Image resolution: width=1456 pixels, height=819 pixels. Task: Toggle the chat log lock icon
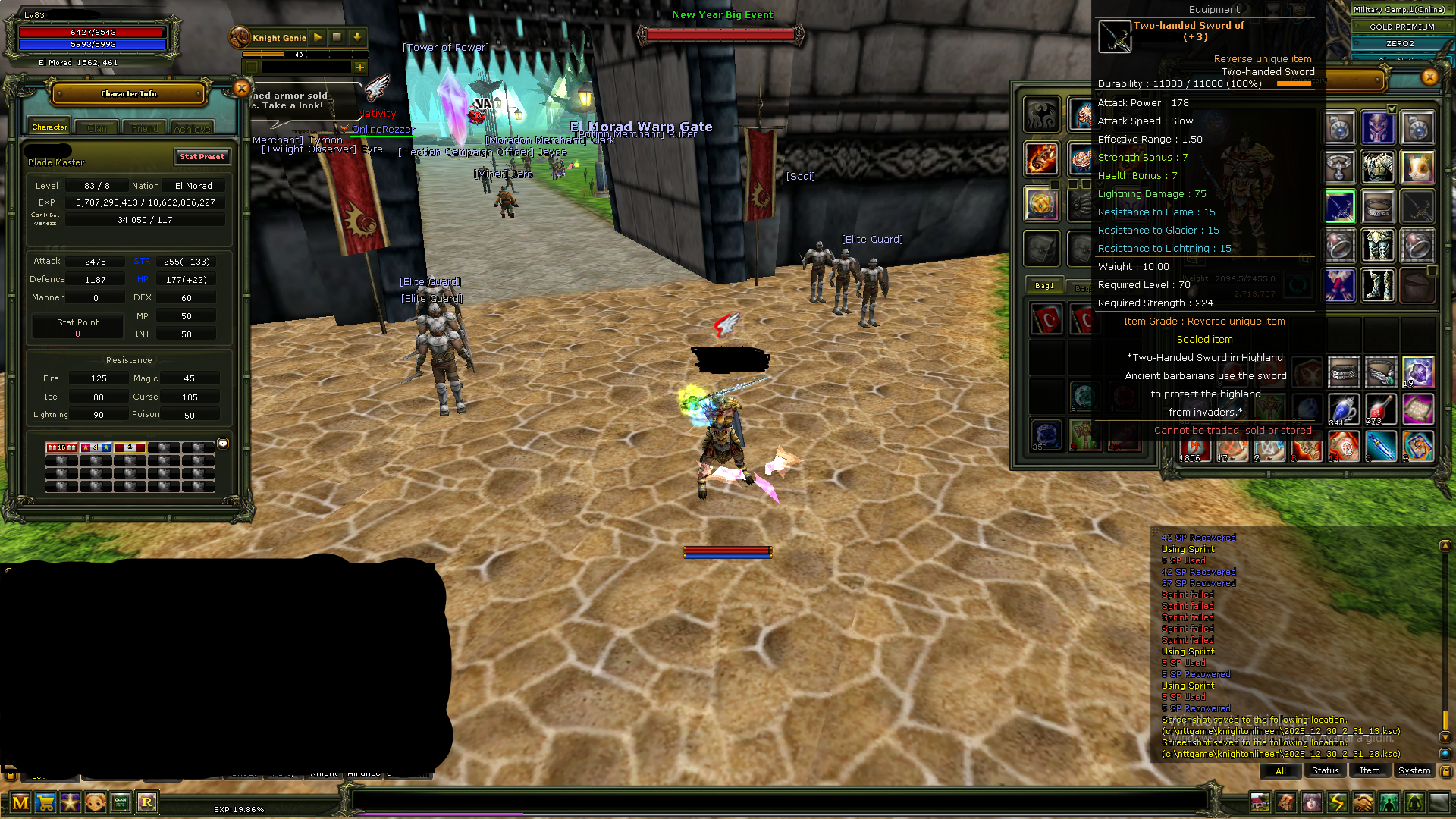pyautogui.click(x=1445, y=771)
